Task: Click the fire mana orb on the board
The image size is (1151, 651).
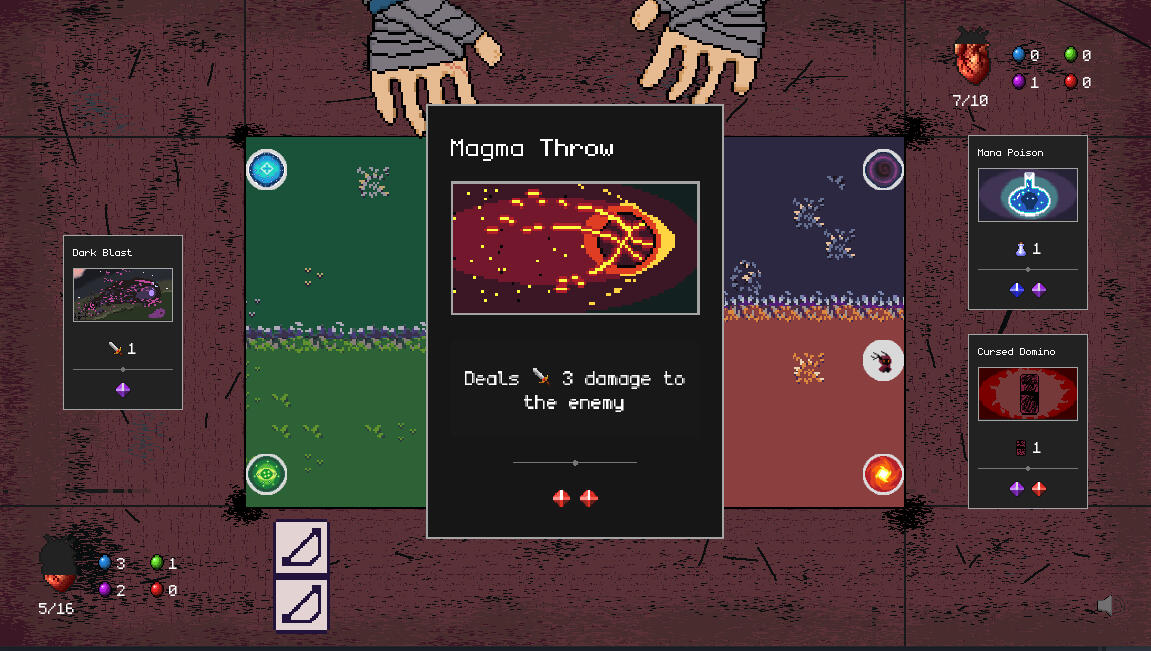Action: coord(883,474)
